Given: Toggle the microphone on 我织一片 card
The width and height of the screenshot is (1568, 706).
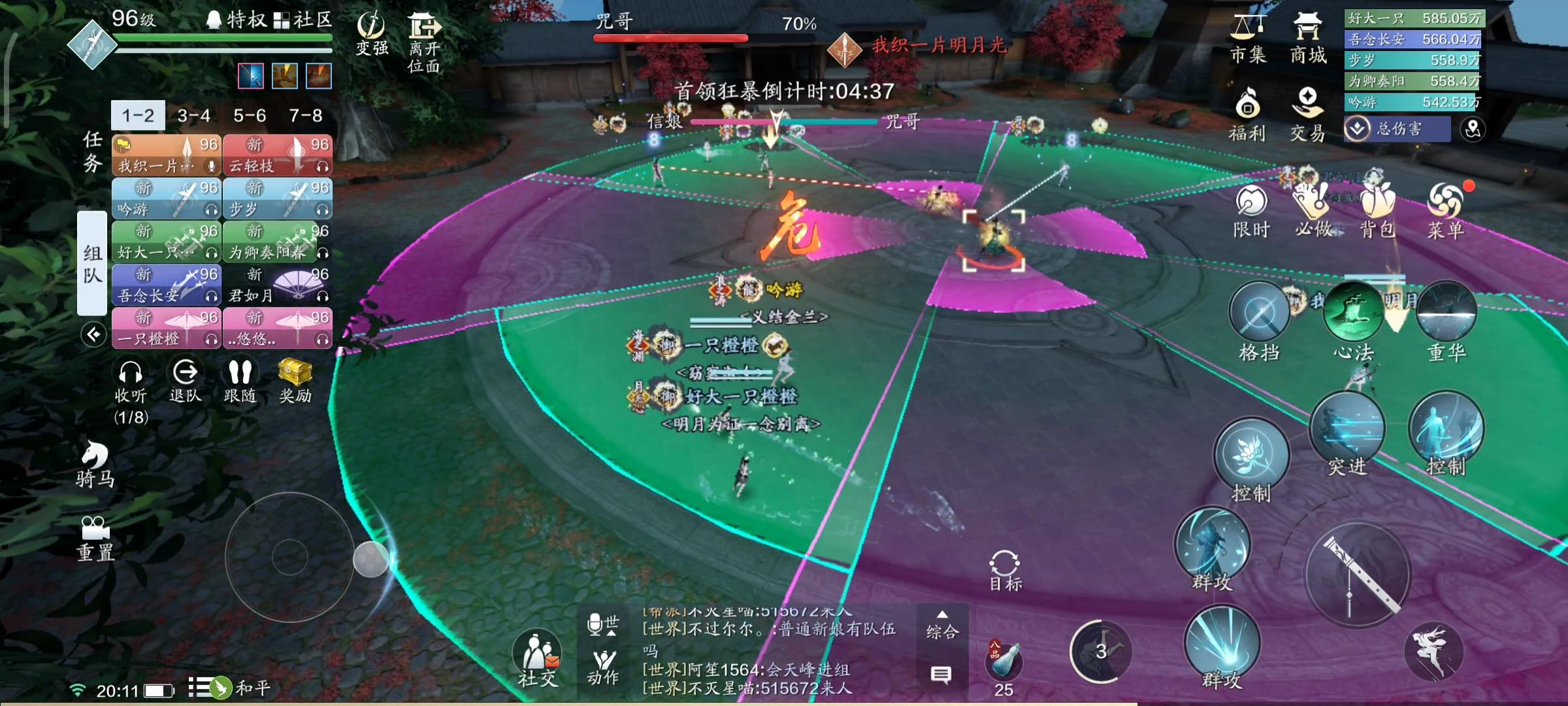Looking at the screenshot, I should pos(211,165).
